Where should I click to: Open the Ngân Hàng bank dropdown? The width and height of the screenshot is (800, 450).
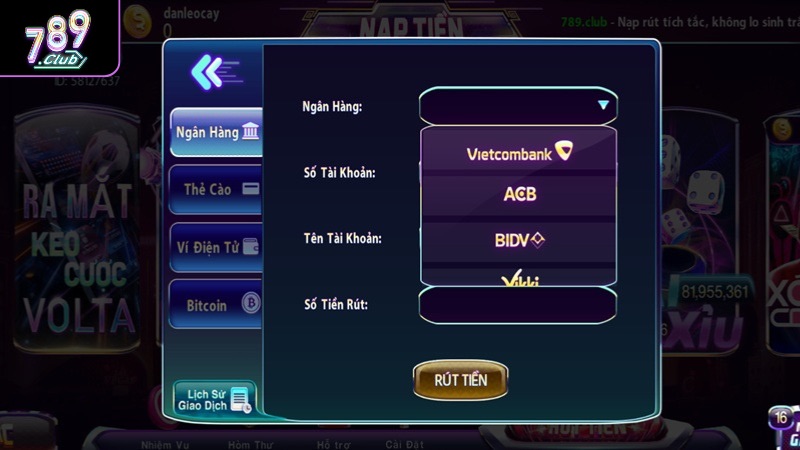pyautogui.click(x=518, y=105)
